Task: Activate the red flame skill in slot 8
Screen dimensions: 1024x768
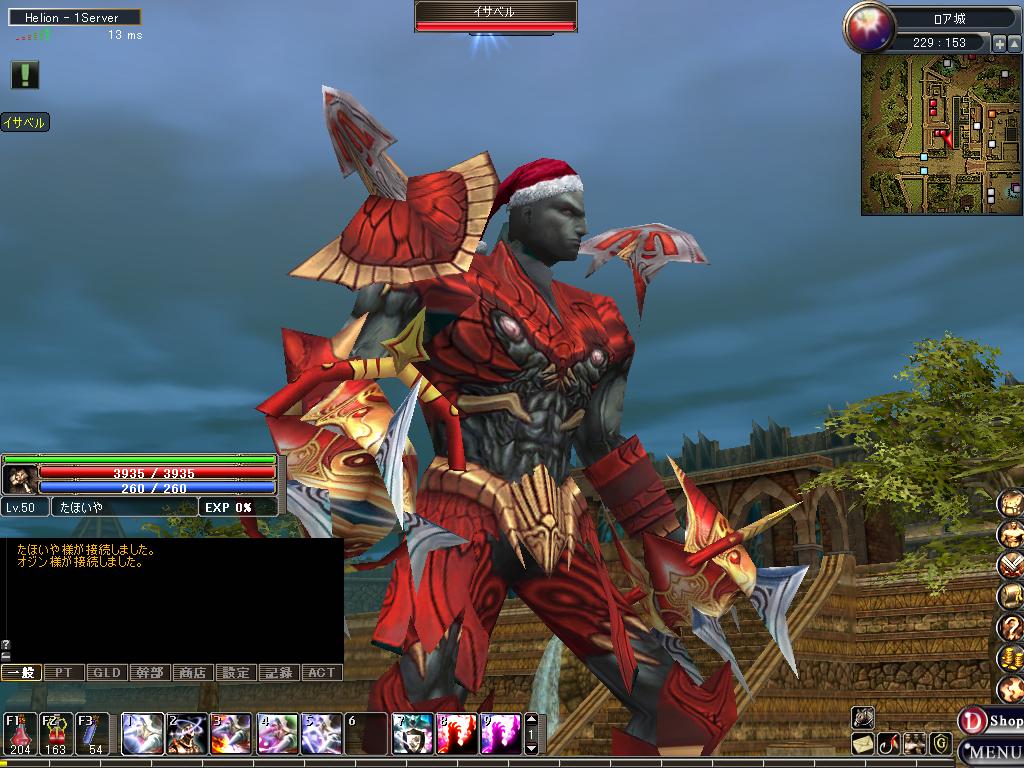Action: click(x=456, y=734)
